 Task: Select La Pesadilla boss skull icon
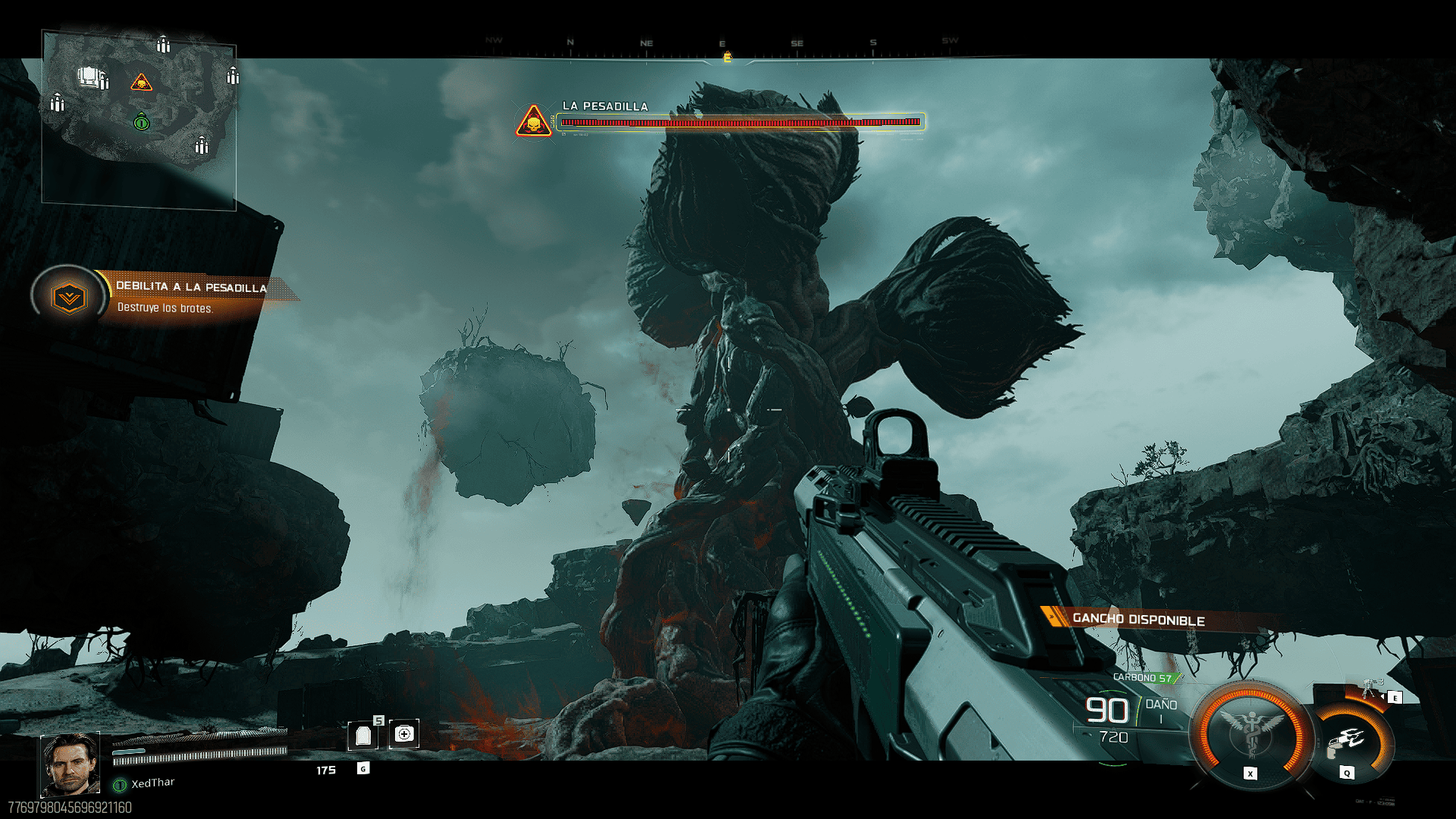pyautogui.click(x=534, y=122)
